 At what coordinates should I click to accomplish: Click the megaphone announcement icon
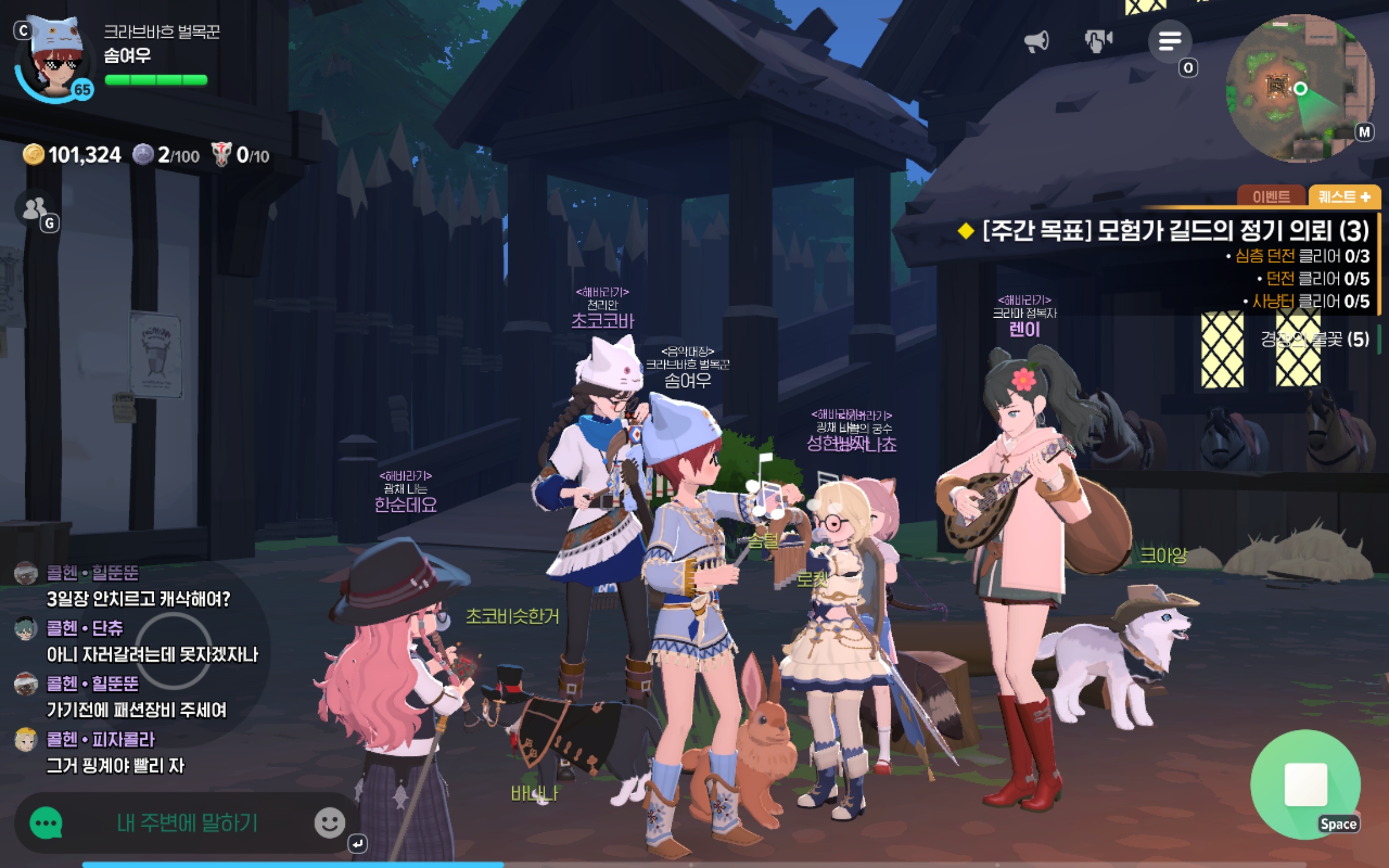click(1036, 41)
